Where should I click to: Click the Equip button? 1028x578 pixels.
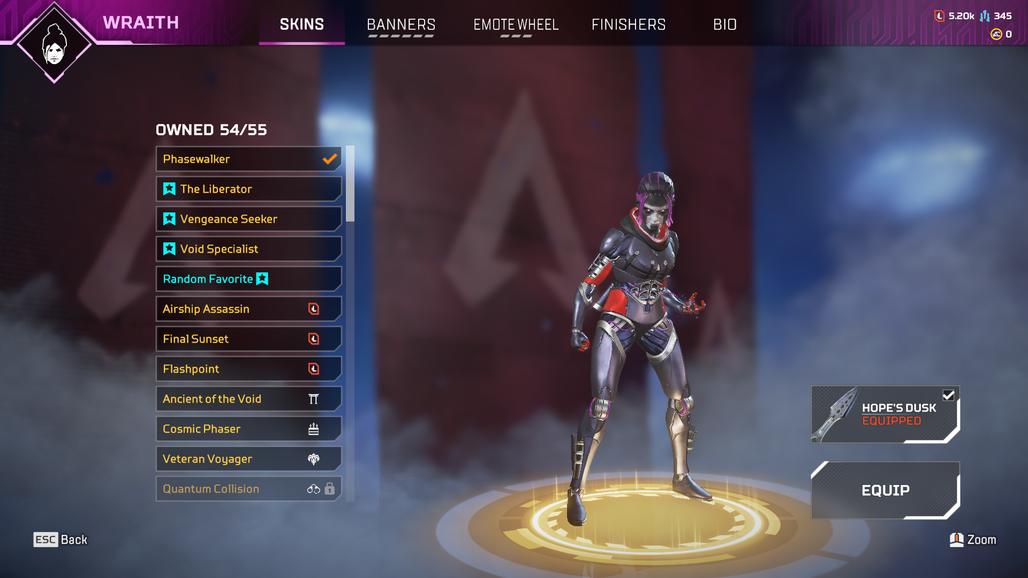(x=885, y=490)
